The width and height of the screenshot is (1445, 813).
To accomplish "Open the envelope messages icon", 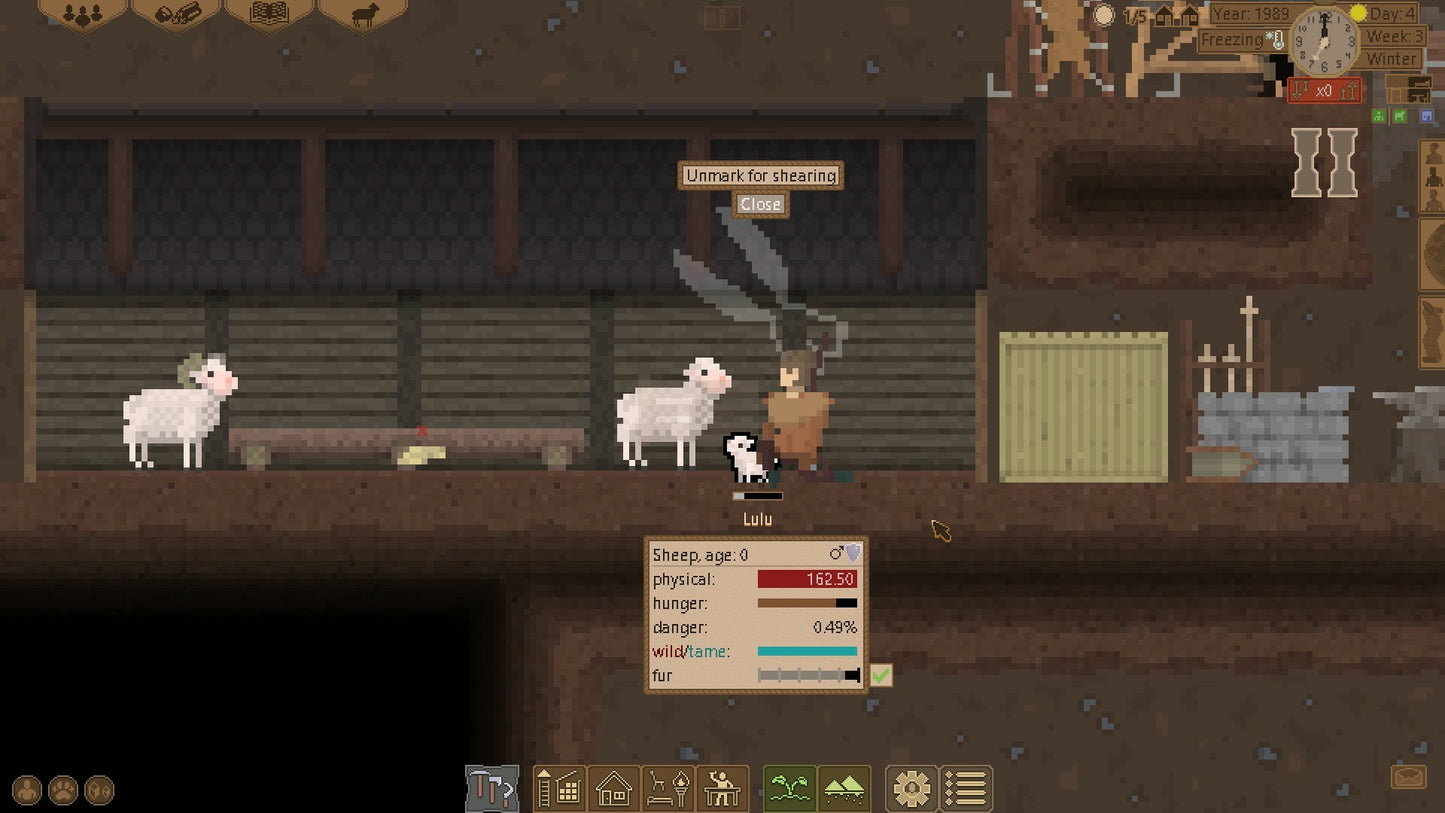I will tap(1408, 776).
